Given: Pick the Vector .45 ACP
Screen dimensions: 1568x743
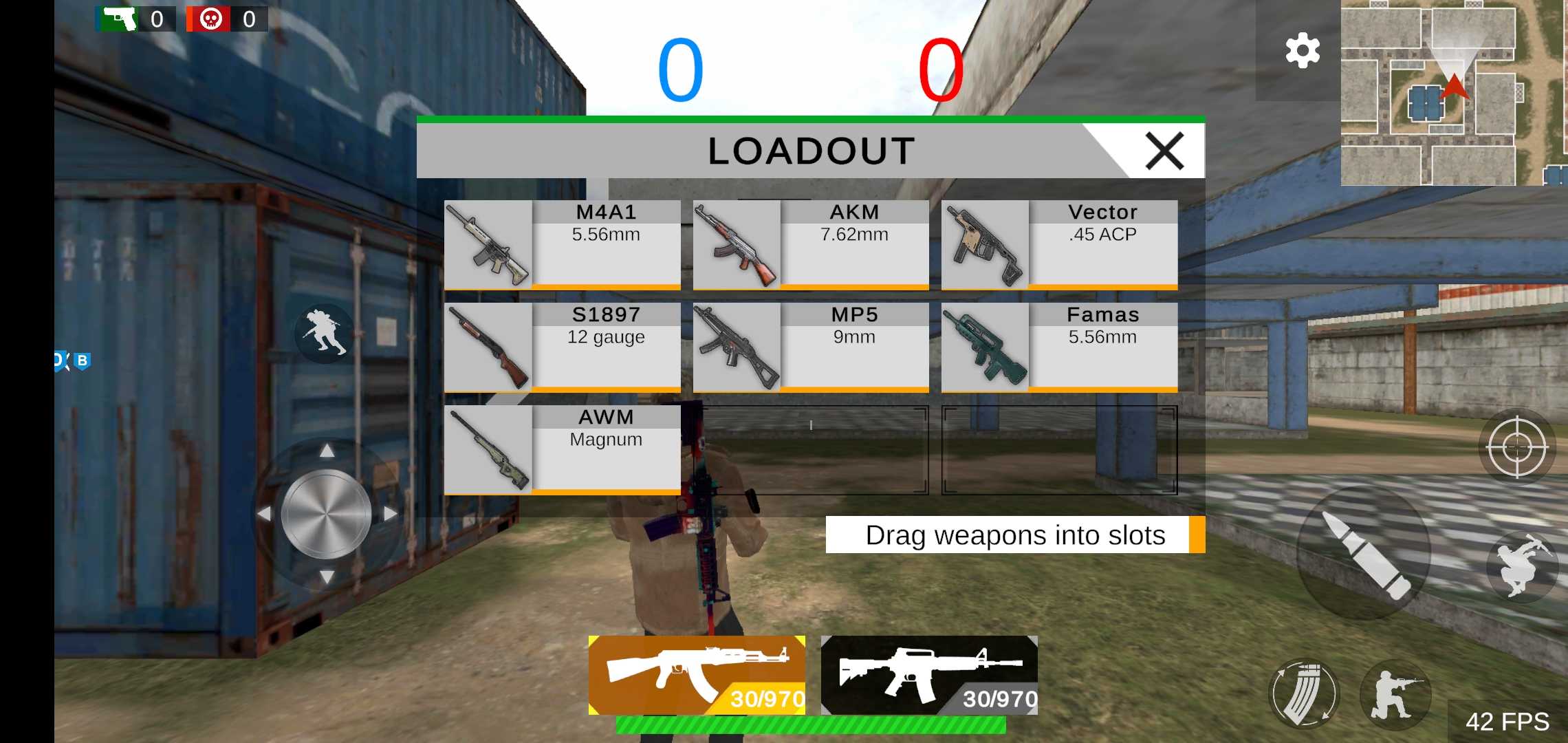Looking at the screenshot, I should [1059, 244].
